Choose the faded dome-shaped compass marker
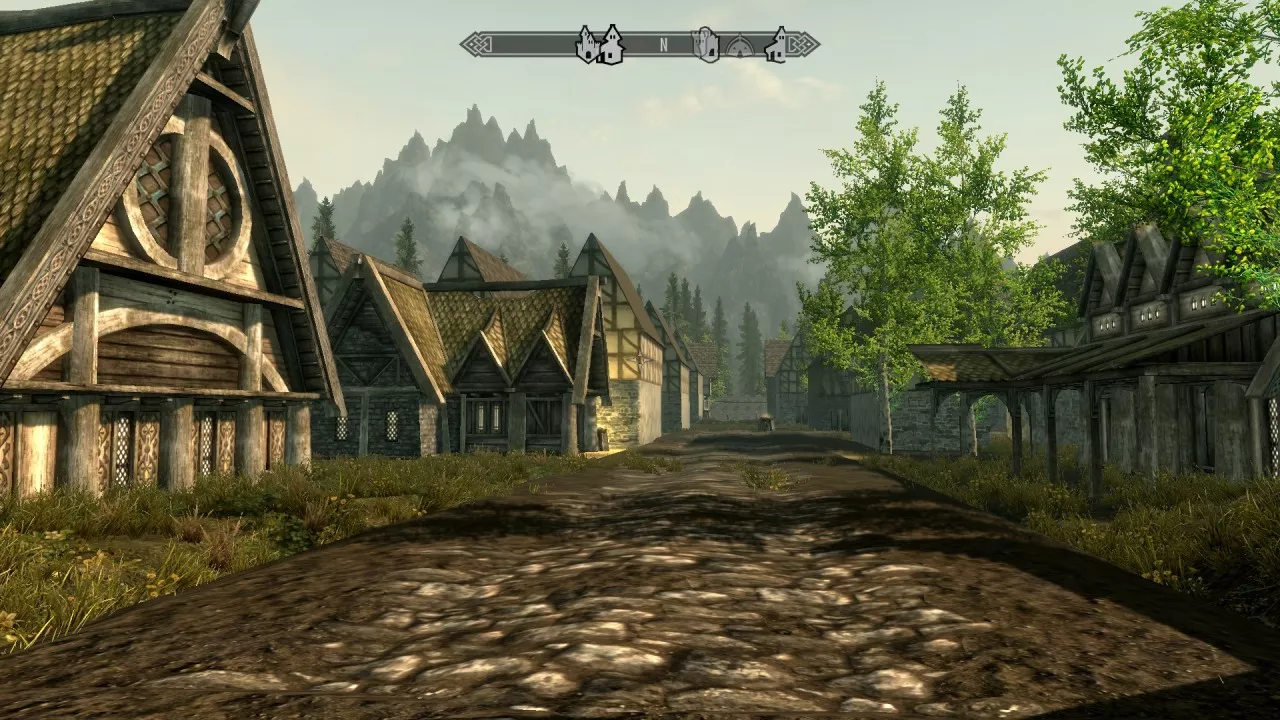The image size is (1280, 720). [739, 46]
